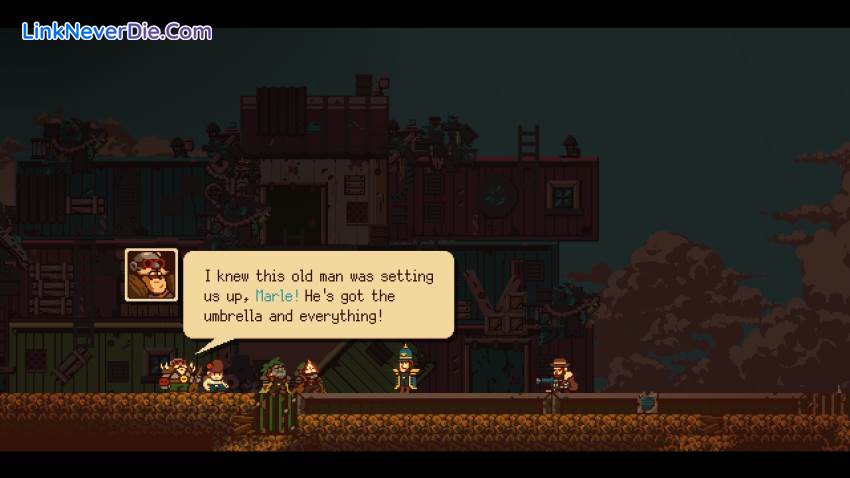Open the LinkNeverDie.Com watermark link
This screenshot has width=850, height=478.
pos(117,31)
